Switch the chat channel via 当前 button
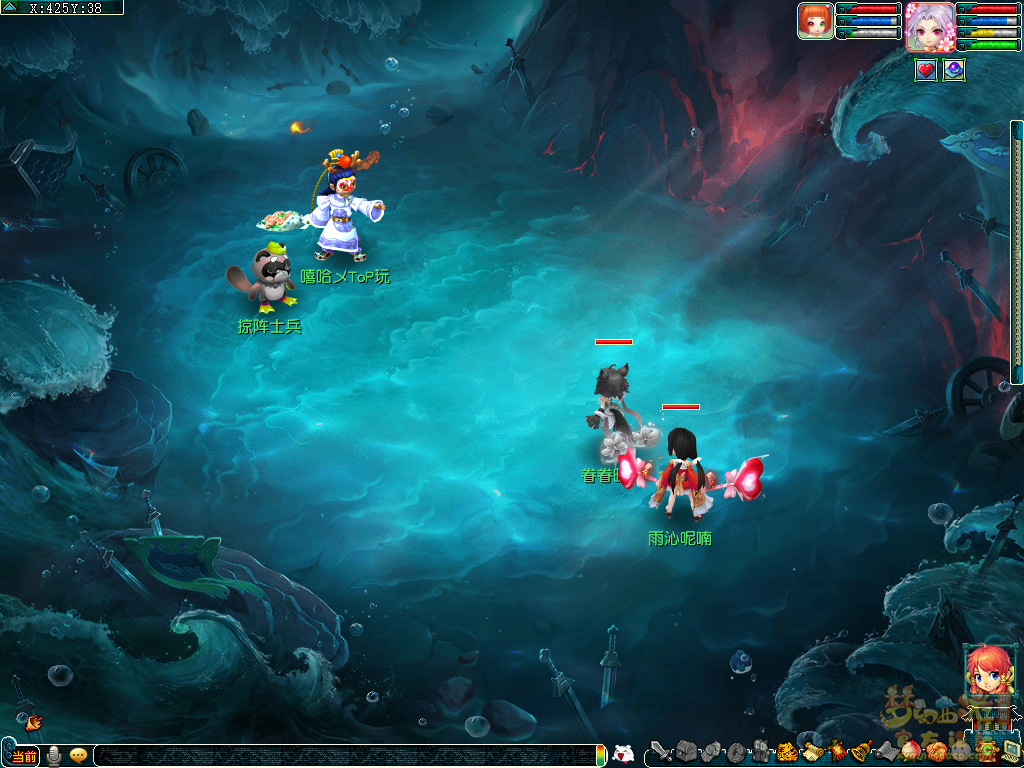The width and height of the screenshot is (1024, 768). pyautogui.click(x=24, y=756)
